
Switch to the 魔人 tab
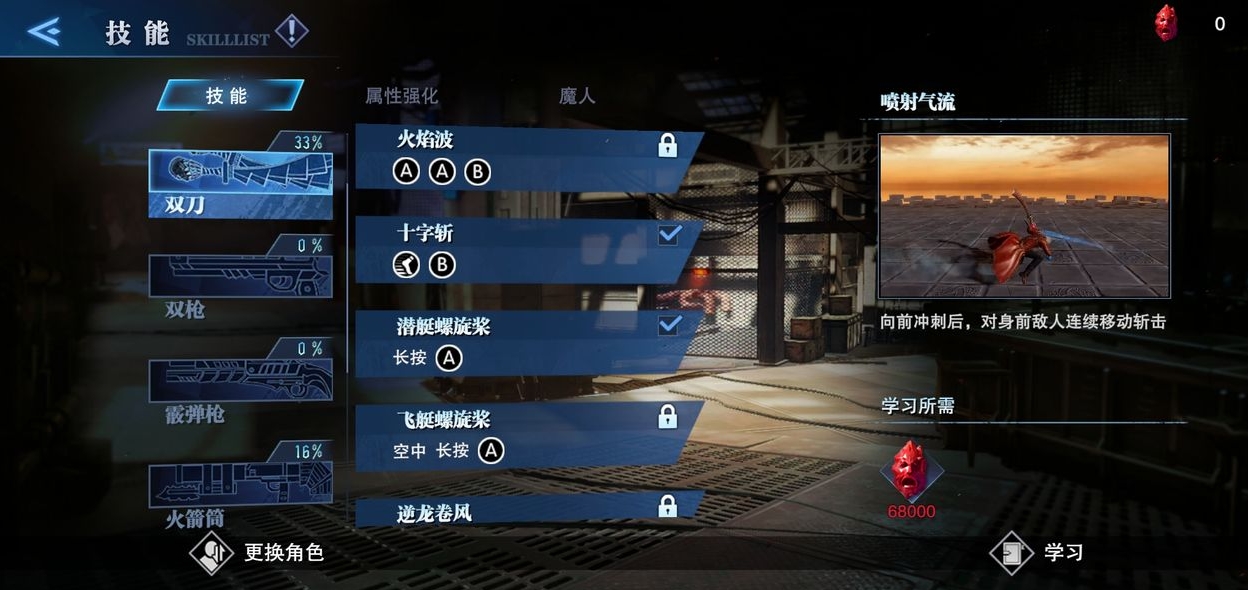pyautogui.click(x=577, y=96)
